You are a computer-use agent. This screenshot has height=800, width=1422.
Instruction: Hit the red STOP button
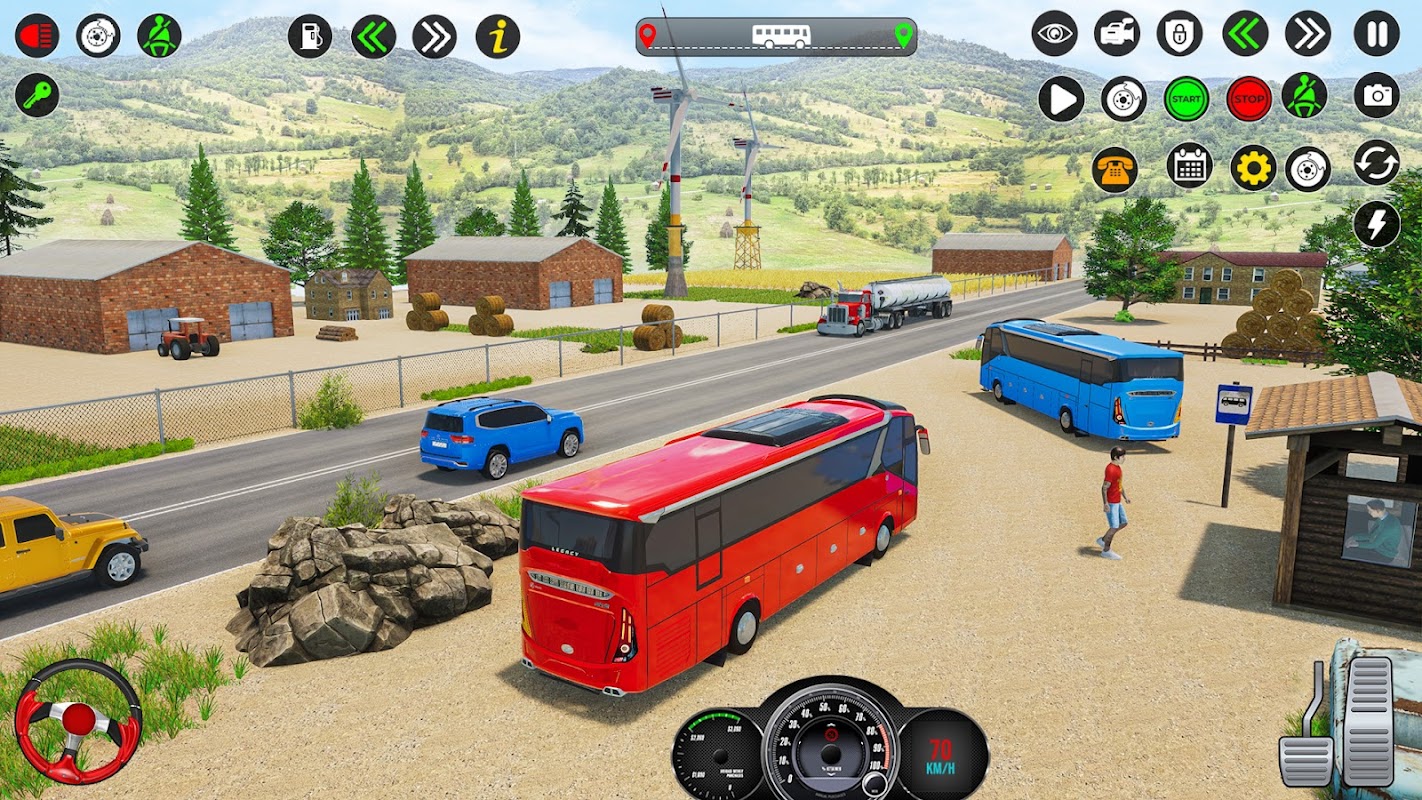1248,99
